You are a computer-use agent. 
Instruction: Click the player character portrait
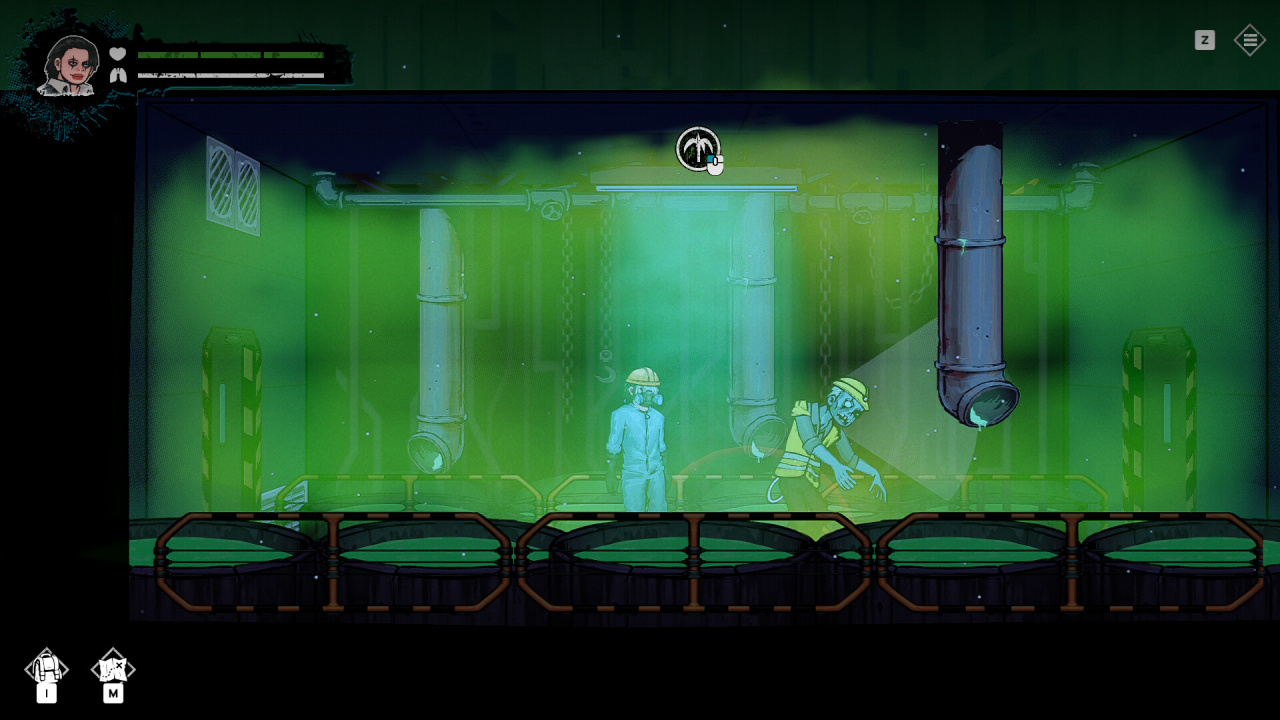[68, 66]
